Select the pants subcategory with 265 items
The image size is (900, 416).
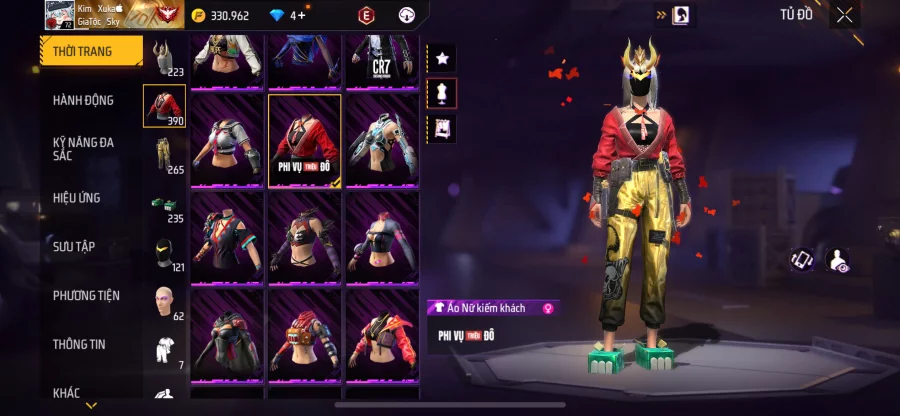[x=165, y=156]
